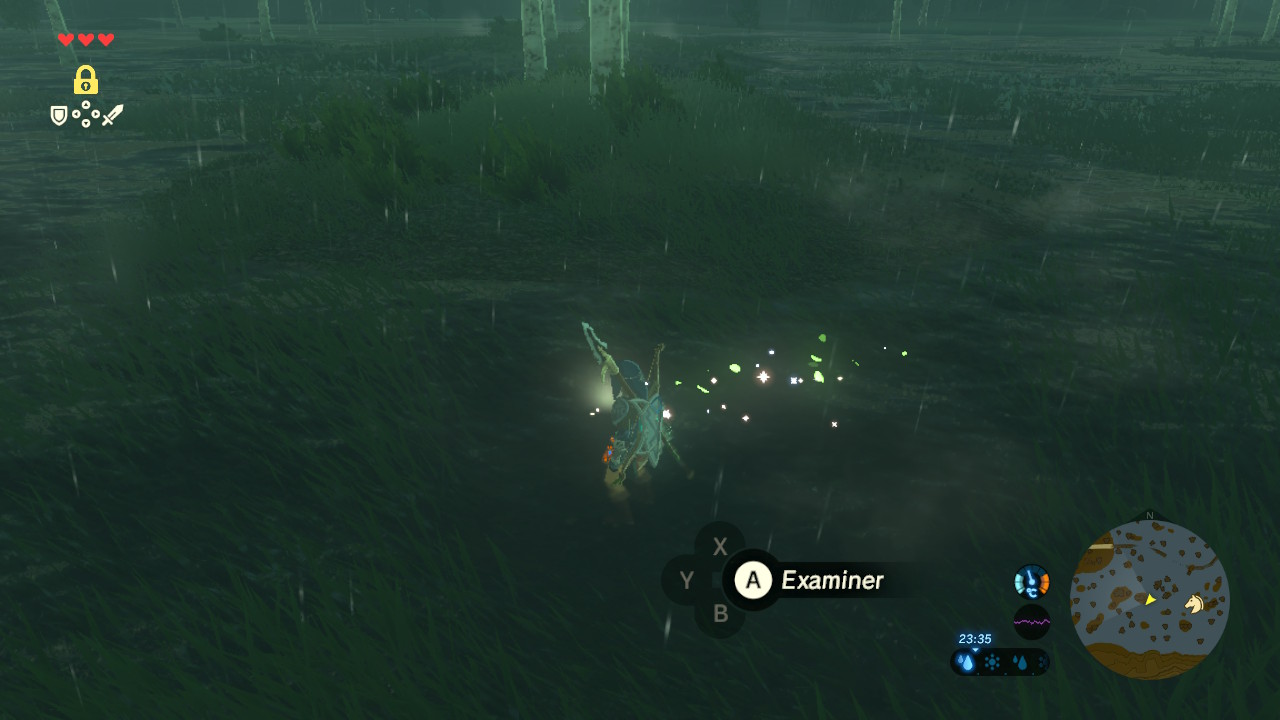Click the purple noise level indicator

coord(1031,622)
